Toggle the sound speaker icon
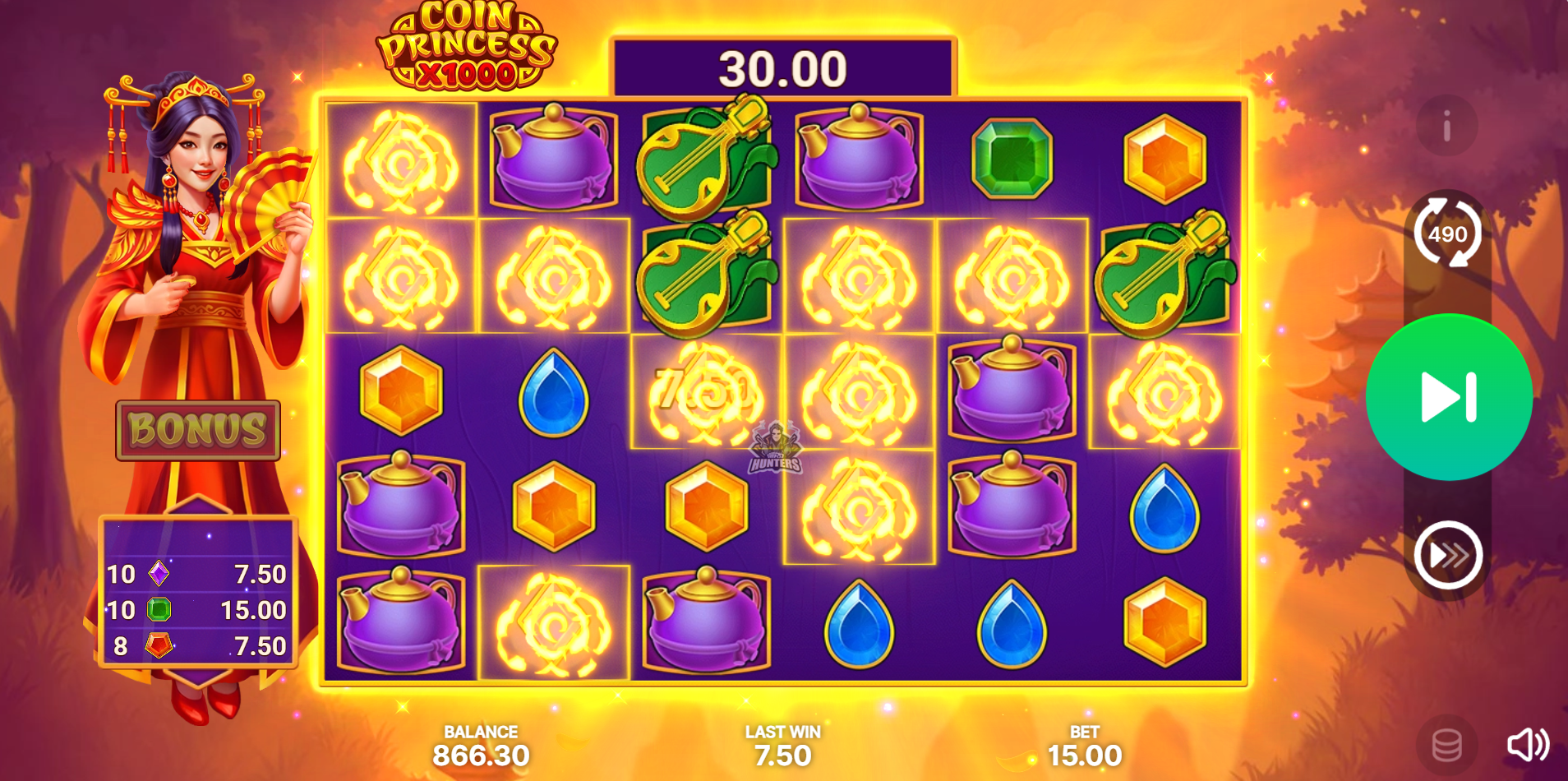Image resolution: width=1568 pixels, height=781 pixels. [1527, 745]
